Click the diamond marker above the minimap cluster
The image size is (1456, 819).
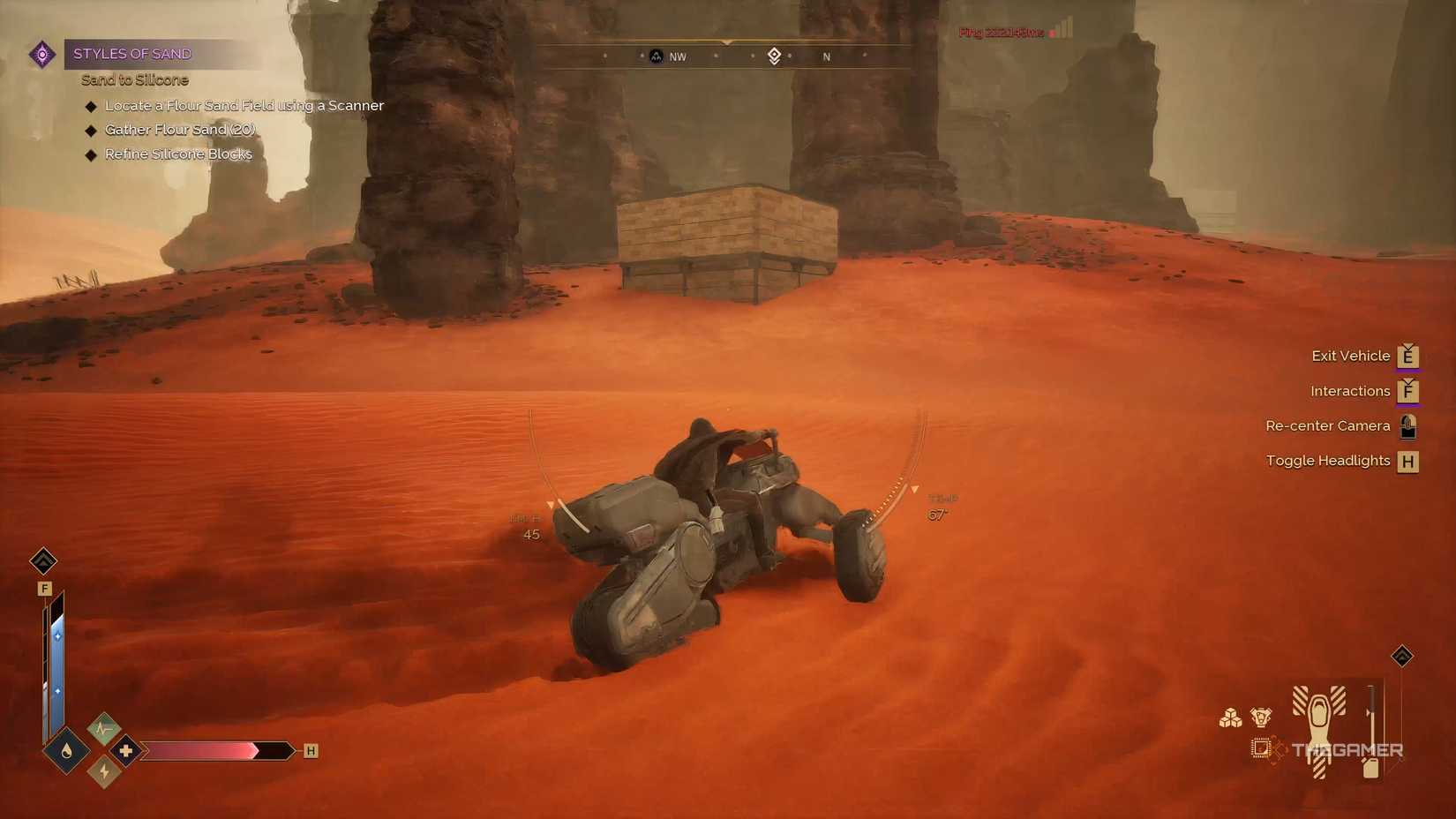click(x=1401, y=656)
